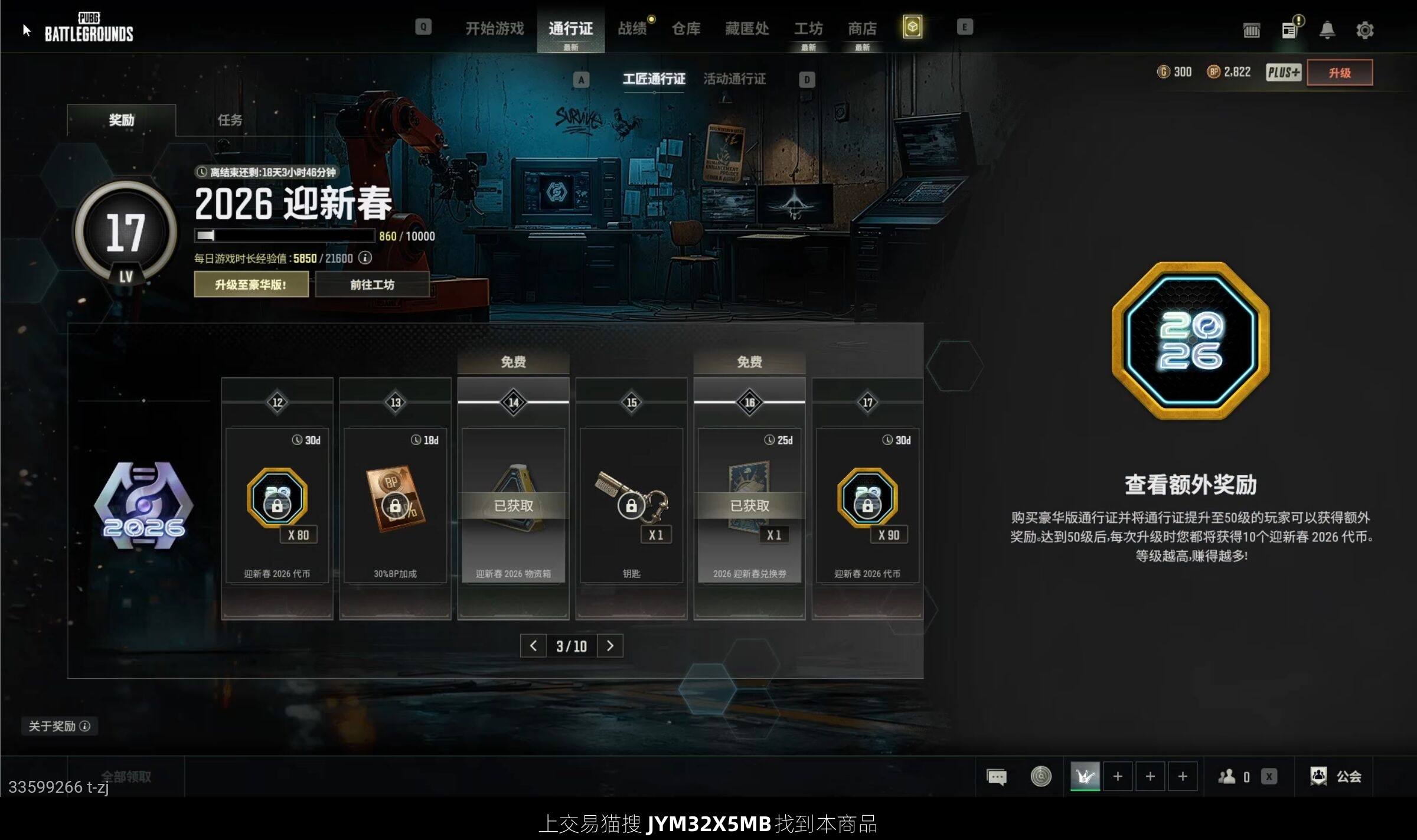Click 前往工坊 button
Screen dimensions: 1417x840
pyautogui.click(x=372, y=285)
